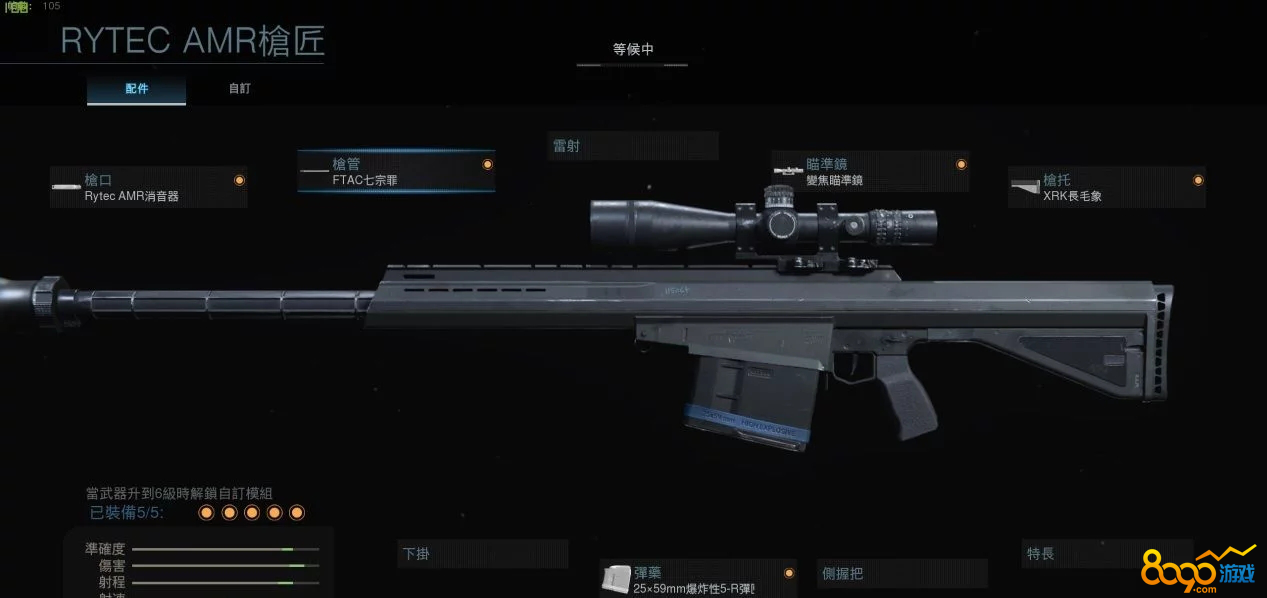Switch to the 配件 attachments tab
Screen dimensions: 1267x598
(x=137, y=89)
